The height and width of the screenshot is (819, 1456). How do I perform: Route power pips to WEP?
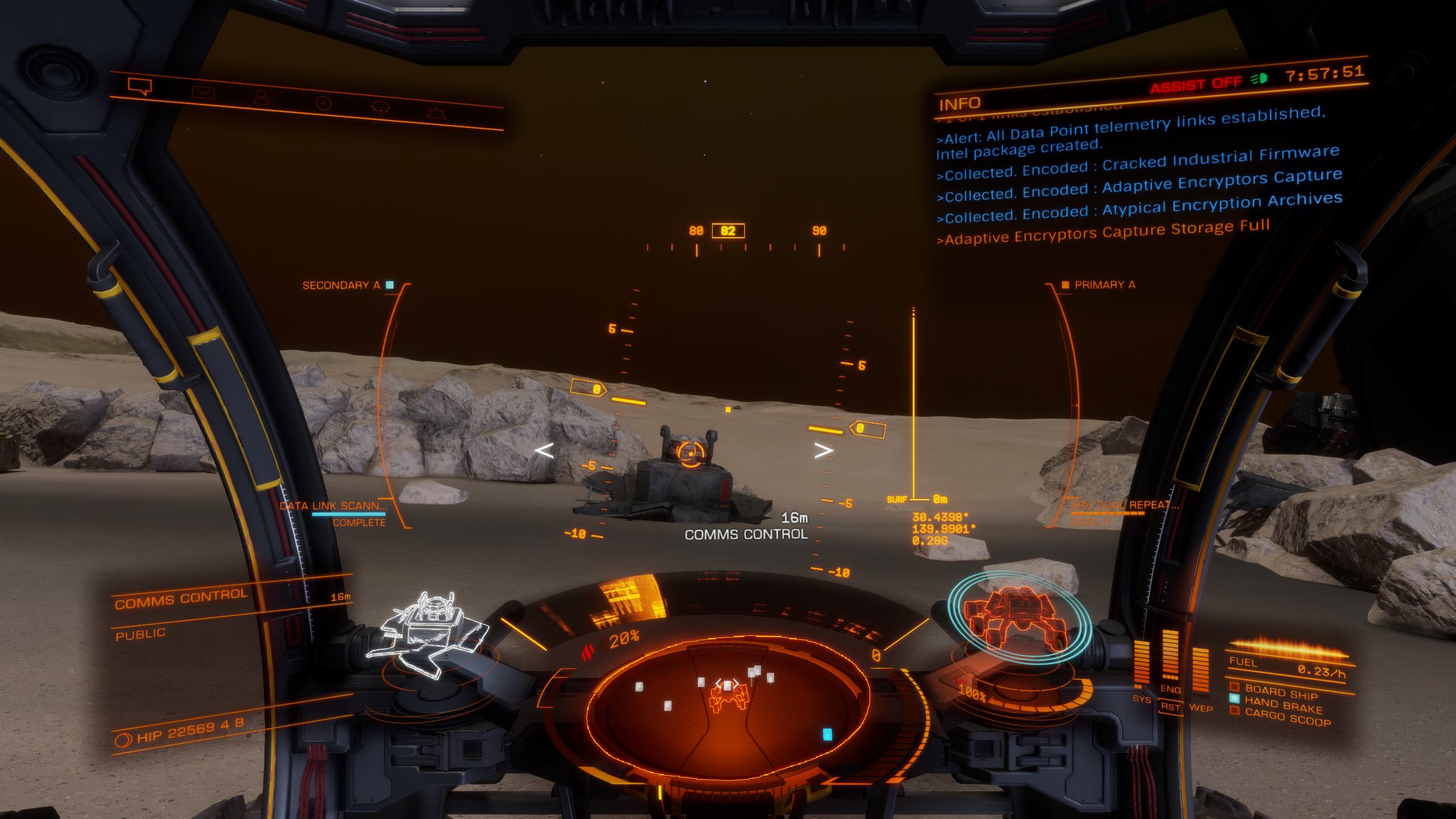coord(1201,709)
